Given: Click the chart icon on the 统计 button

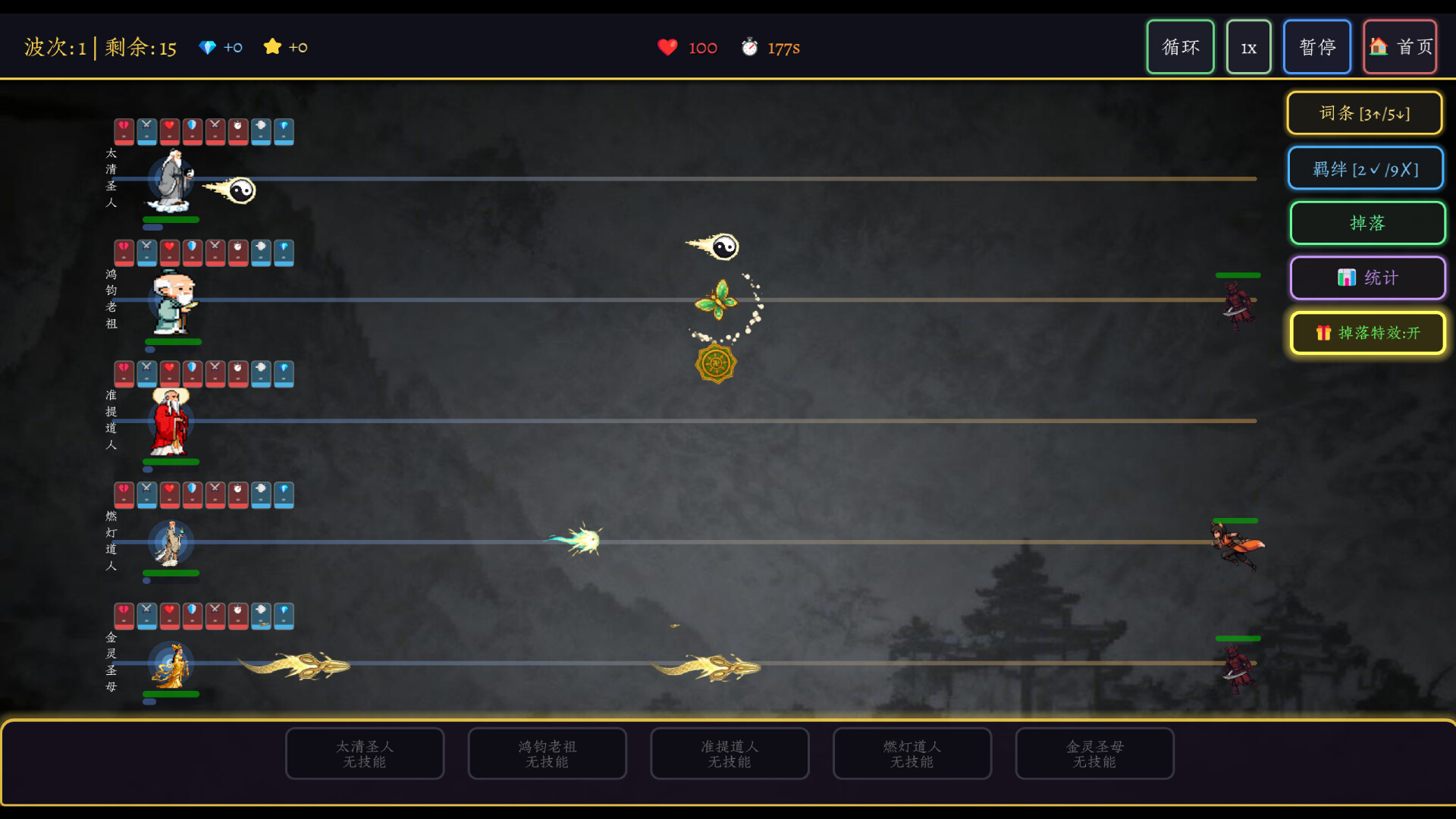Looking at the screenshot, I should point(1346,278).
